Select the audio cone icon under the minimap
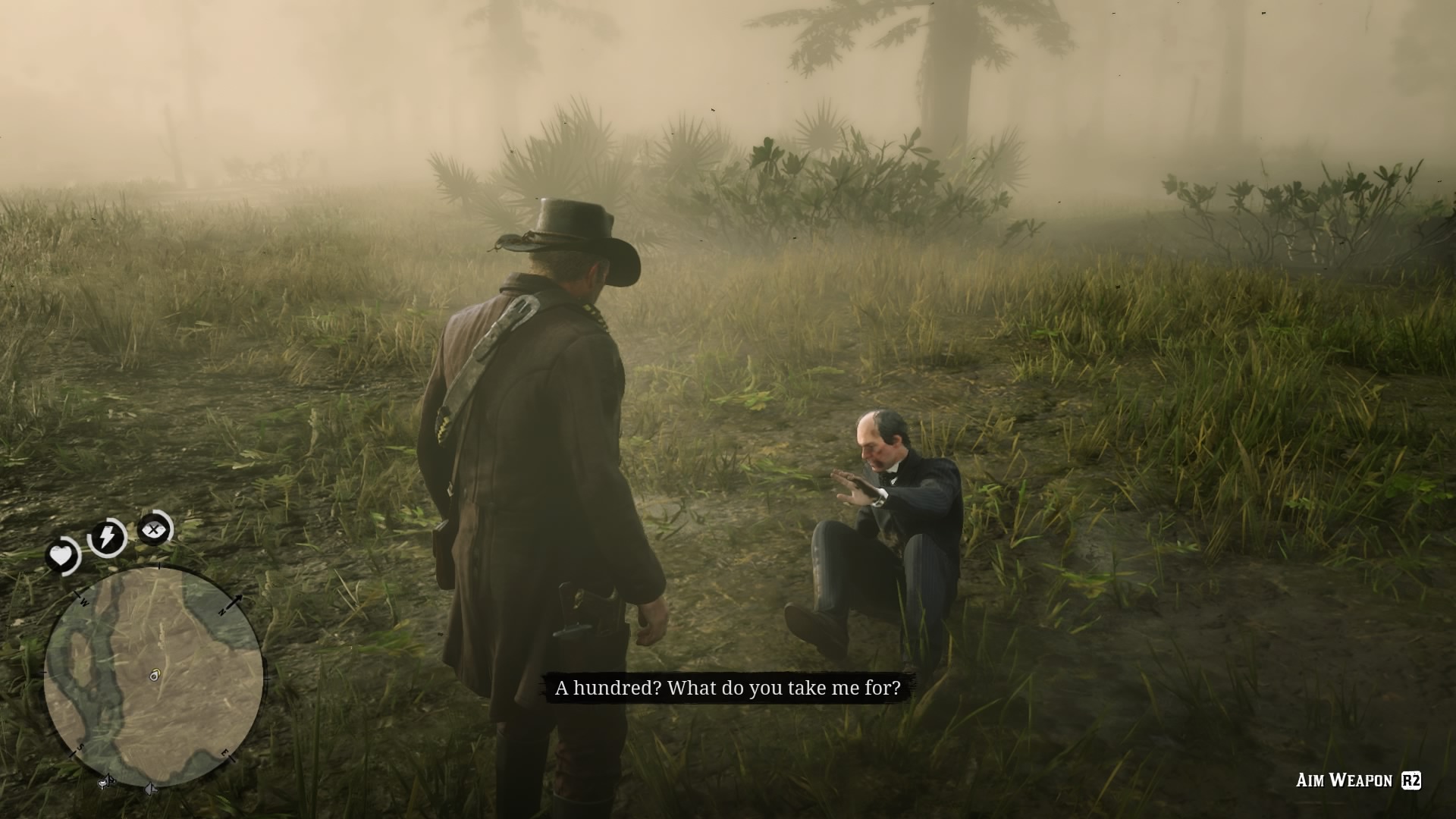 (x=150, y=787)
